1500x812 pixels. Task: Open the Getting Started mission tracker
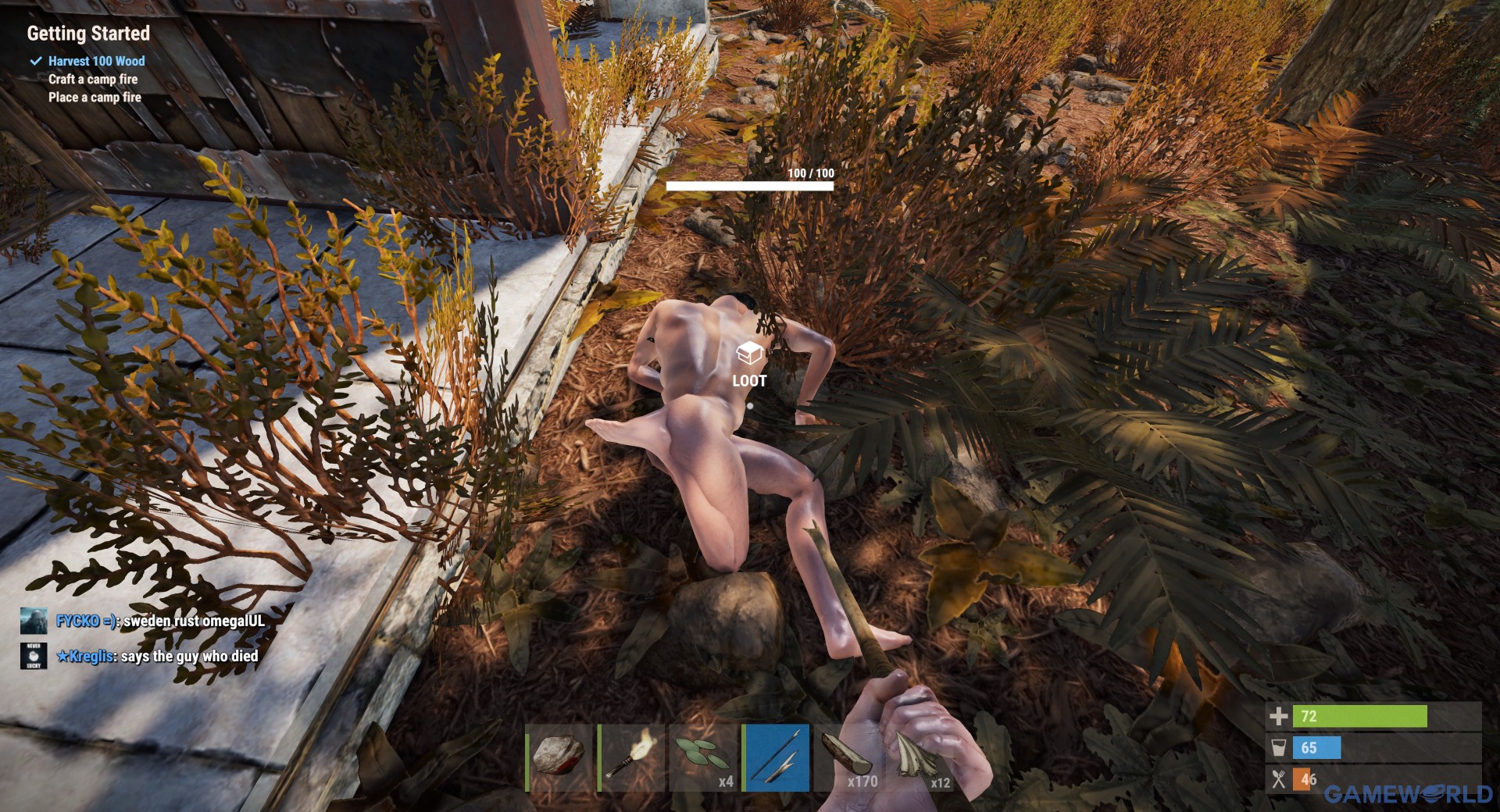point(88,34)
